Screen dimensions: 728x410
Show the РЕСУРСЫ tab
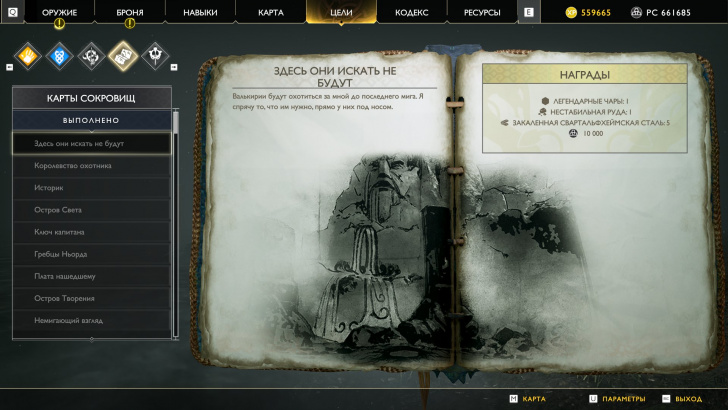point(481,13)
